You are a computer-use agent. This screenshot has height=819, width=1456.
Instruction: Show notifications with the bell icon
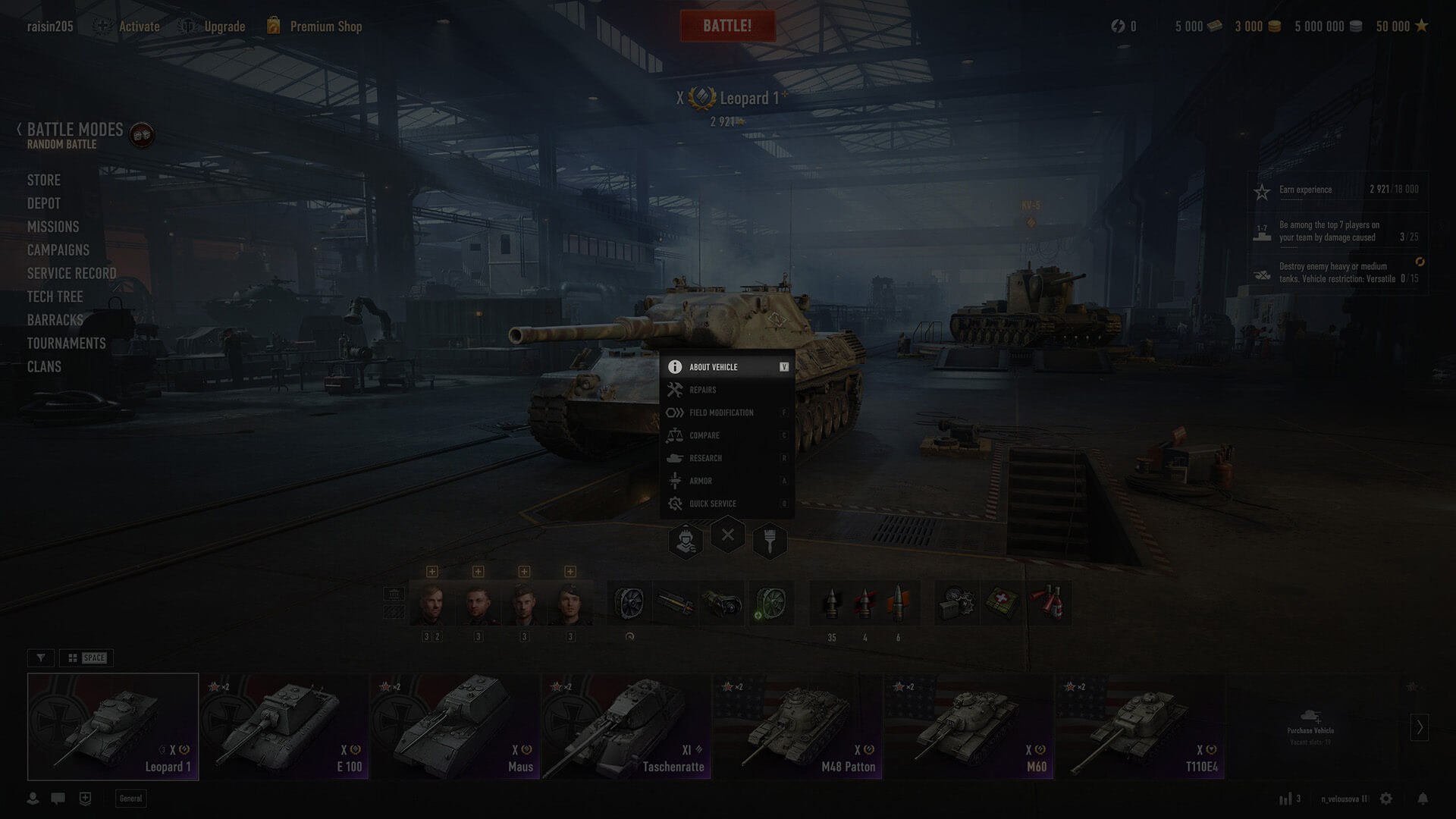click(x=1423, y=799)
